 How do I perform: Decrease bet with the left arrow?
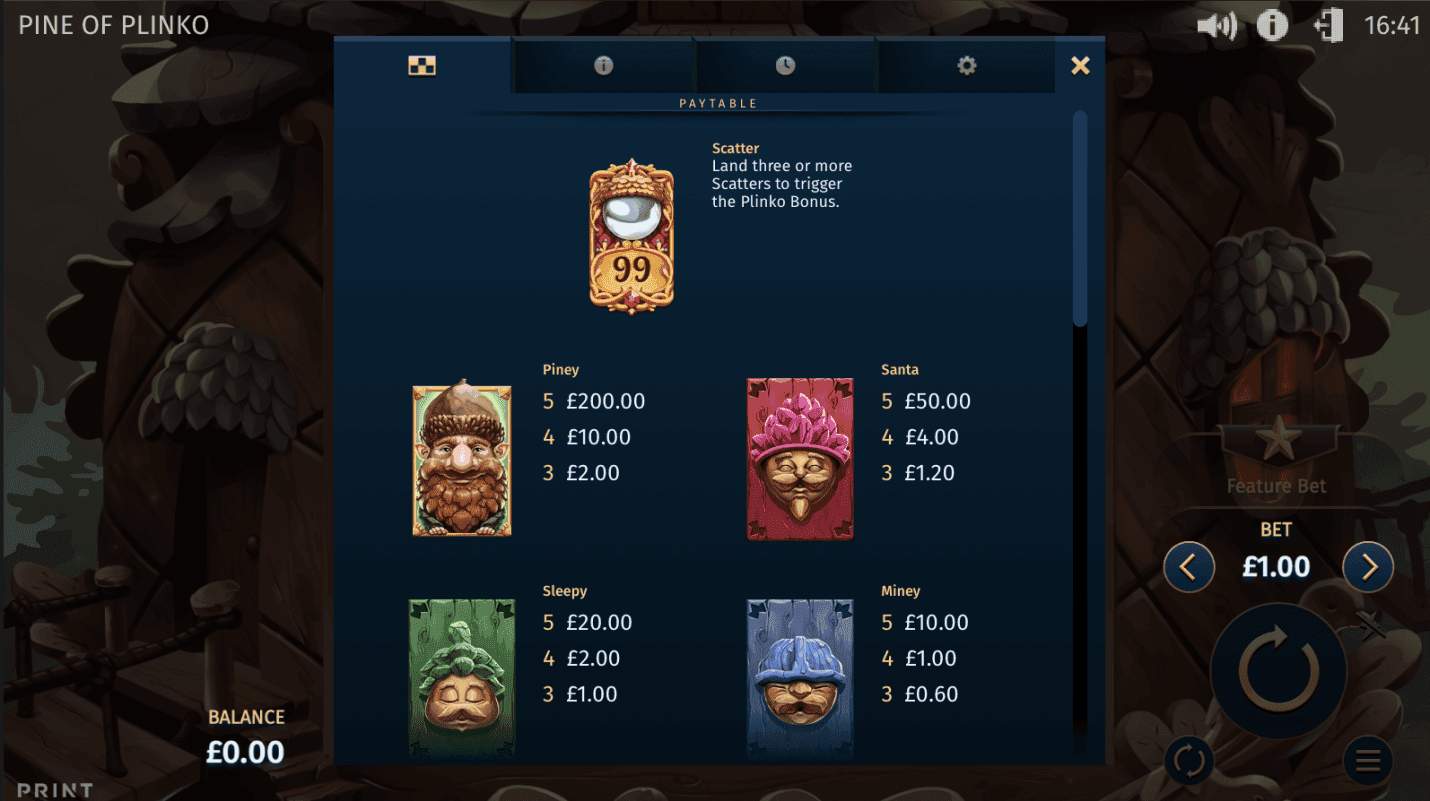tap(1189, 566)
